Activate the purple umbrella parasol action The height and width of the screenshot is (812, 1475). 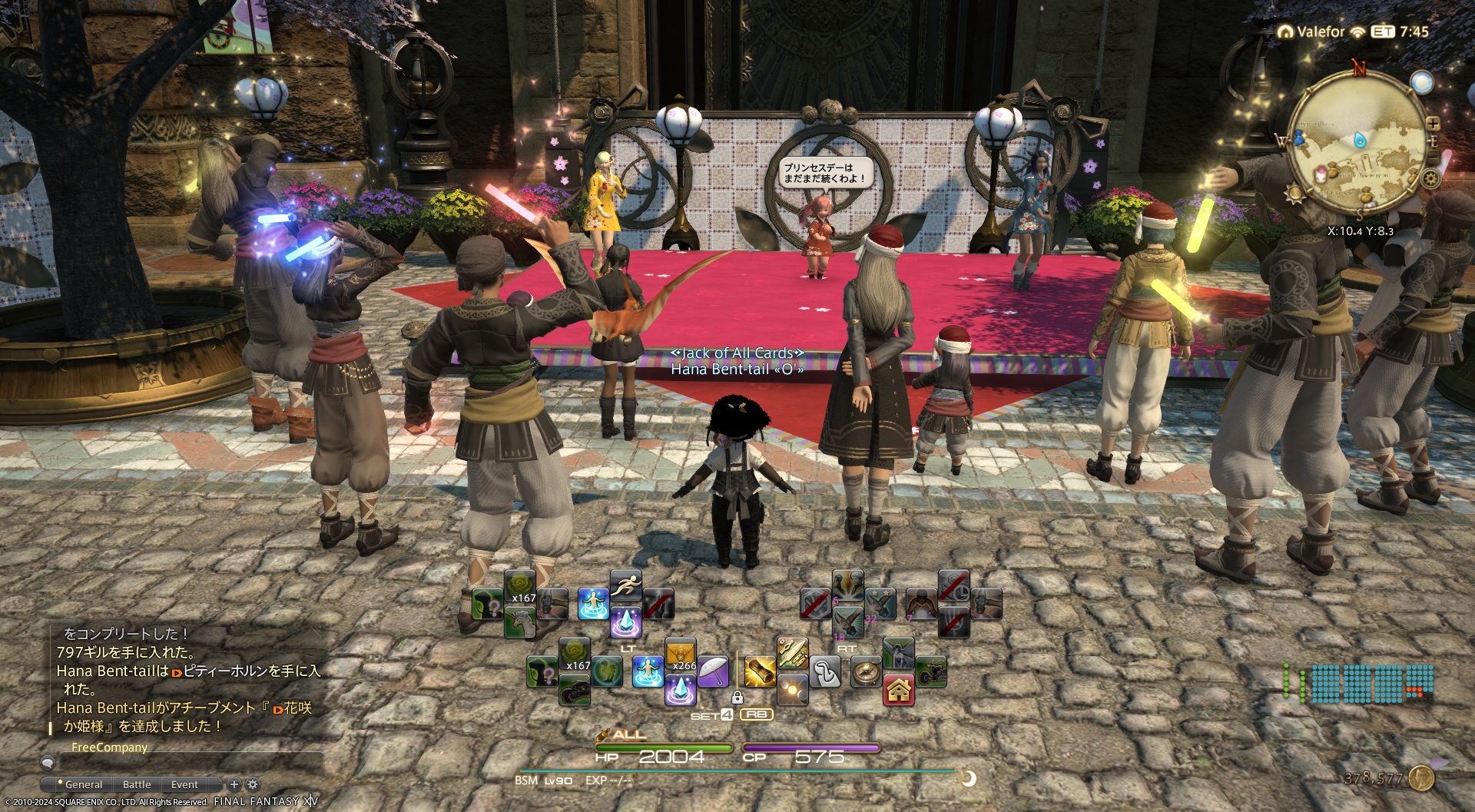(712, 671)
